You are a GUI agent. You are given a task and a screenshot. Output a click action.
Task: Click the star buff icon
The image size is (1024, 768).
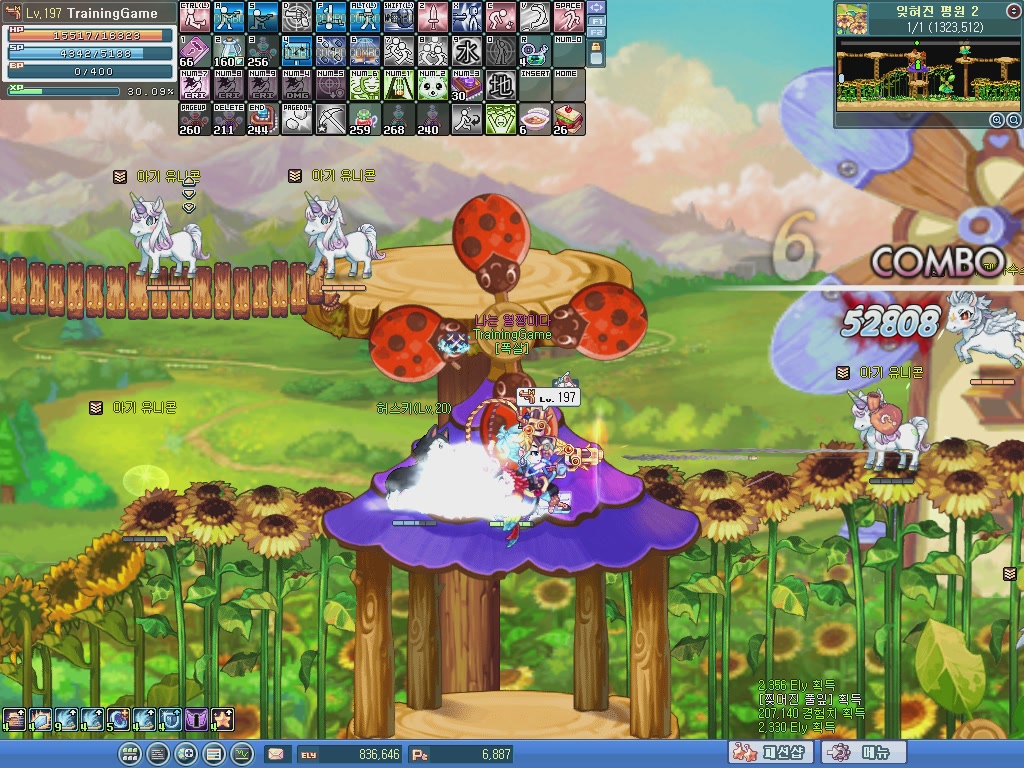click(x=222, y=719)
